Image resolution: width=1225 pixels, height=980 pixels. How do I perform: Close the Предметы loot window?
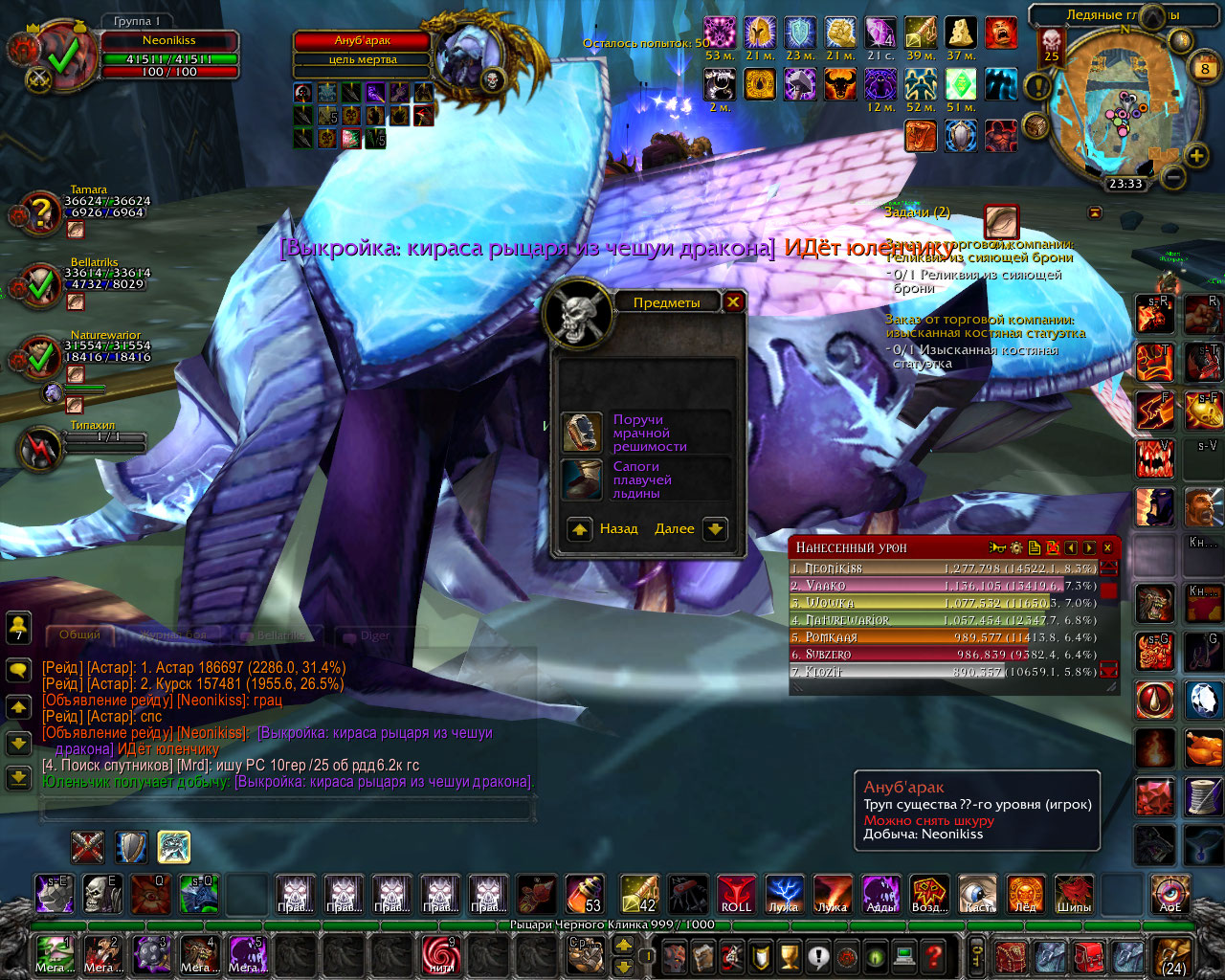[x=733, y=302]
